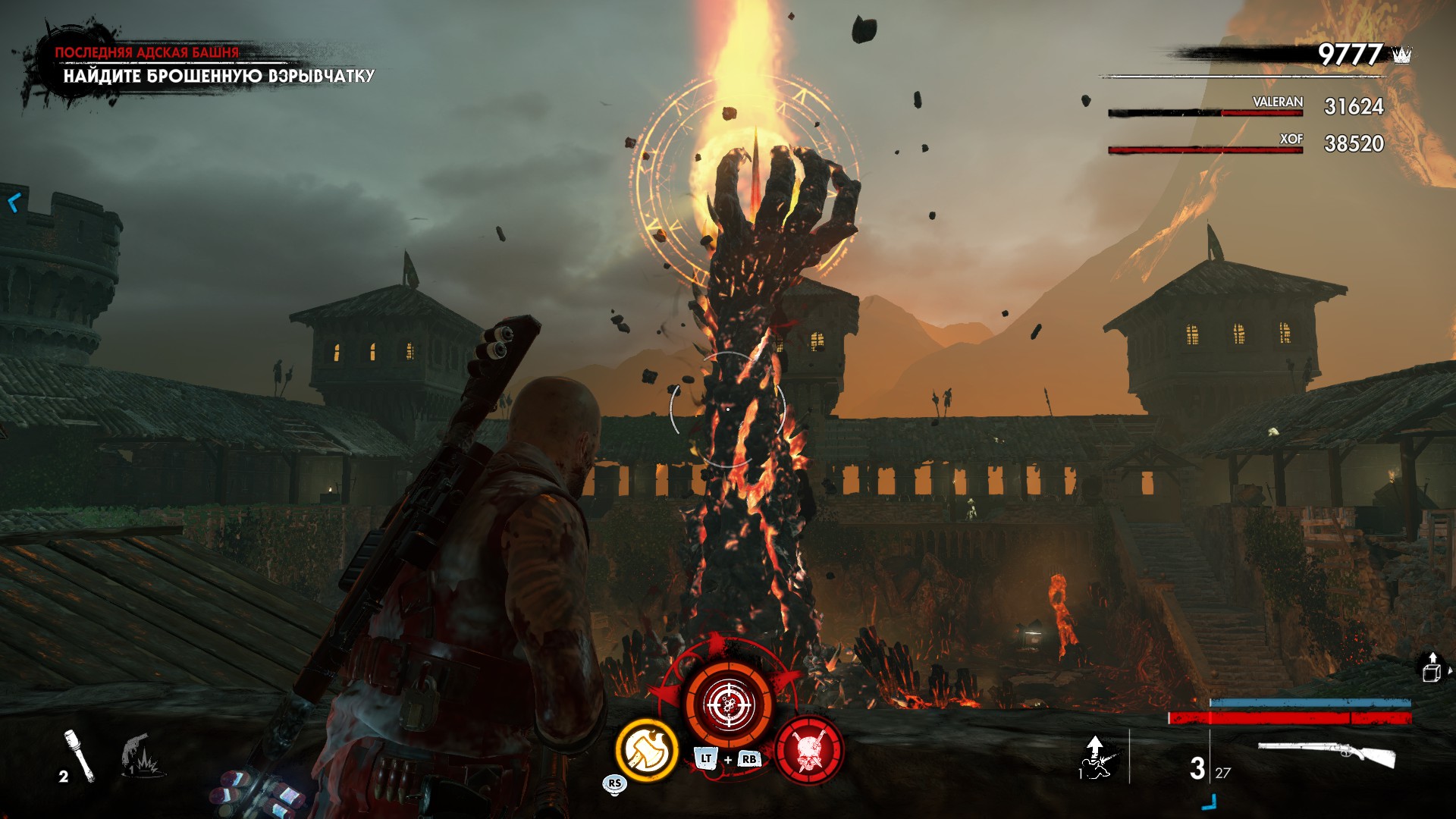Activate the crosshair rifle special ability

click(729, 704)
